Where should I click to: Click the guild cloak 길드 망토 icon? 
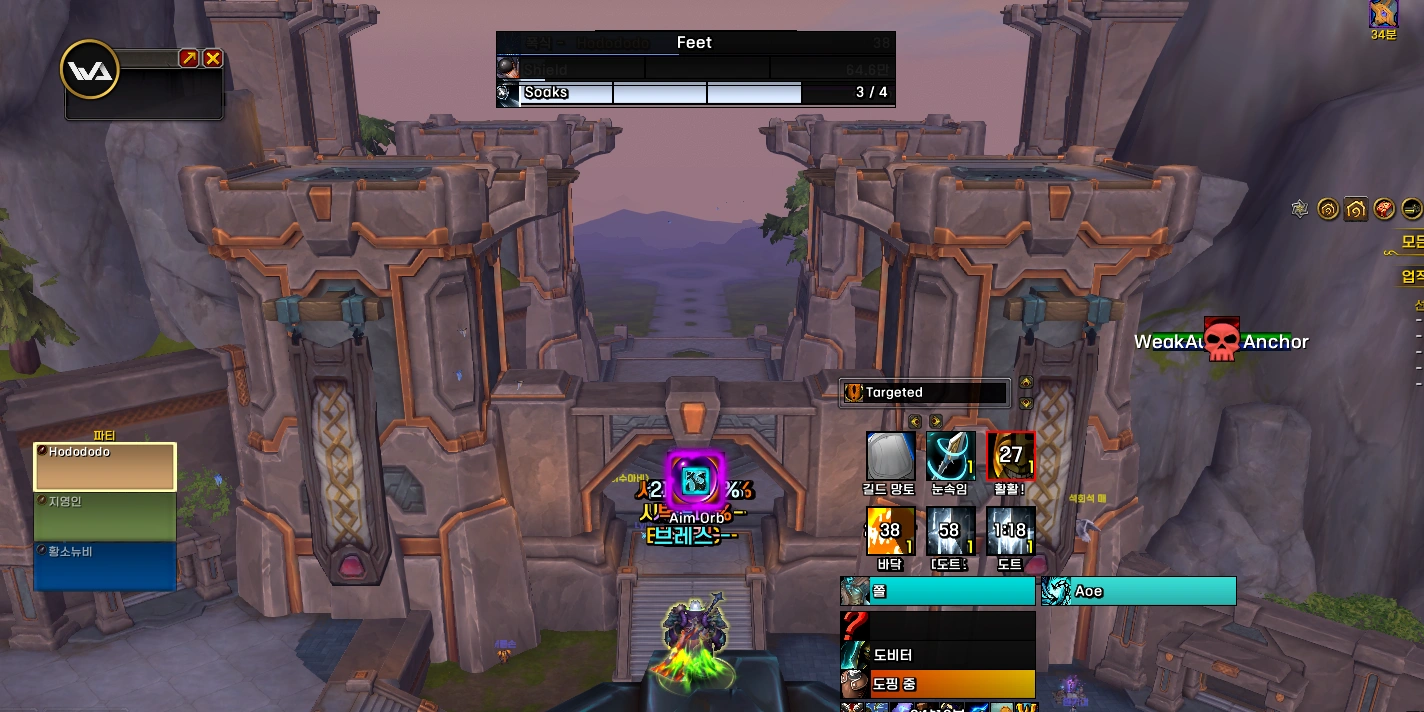coord(890,456)
